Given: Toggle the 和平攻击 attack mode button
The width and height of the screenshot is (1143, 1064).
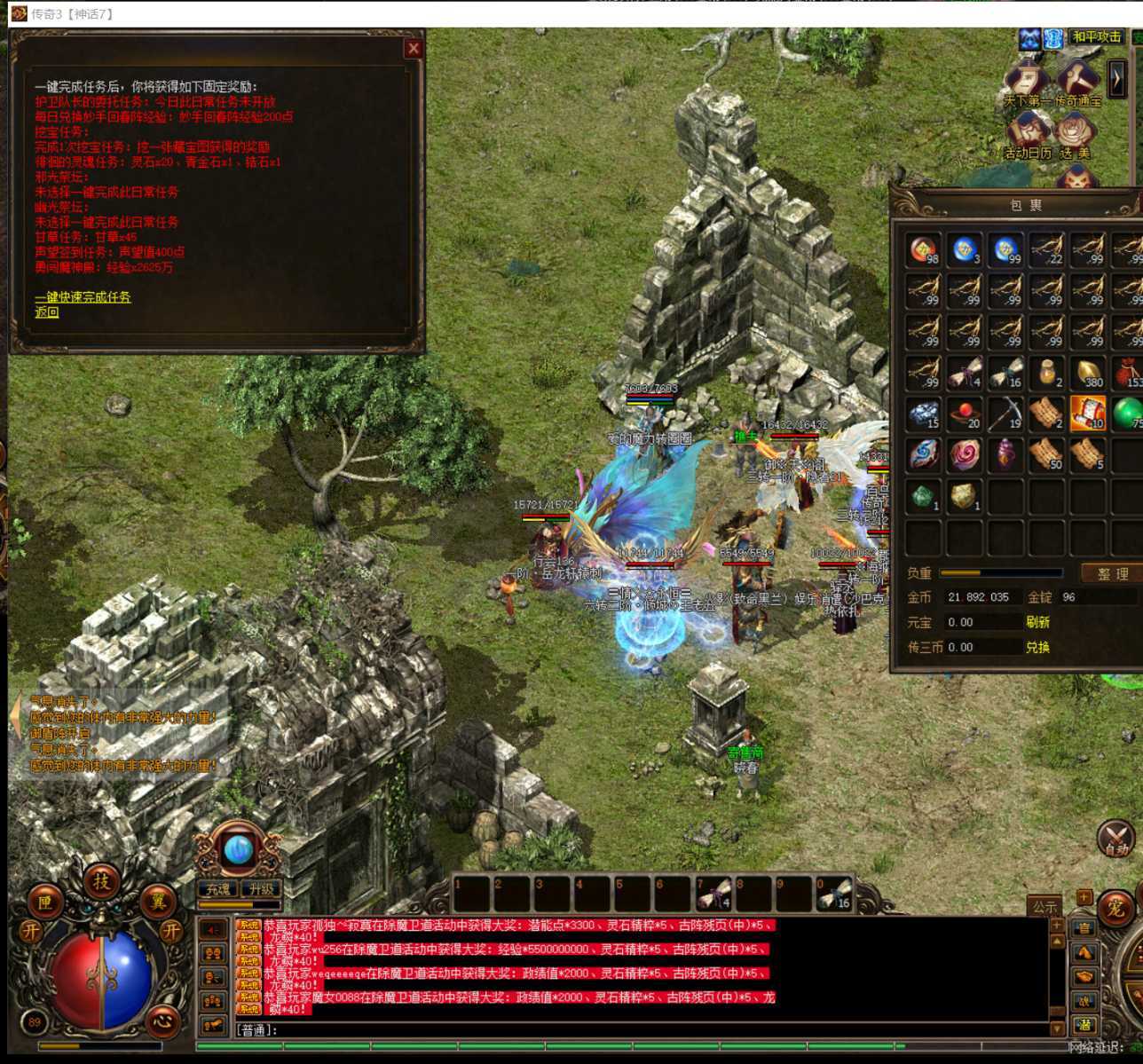Looking at the screenshot, I should (1097, 37).
